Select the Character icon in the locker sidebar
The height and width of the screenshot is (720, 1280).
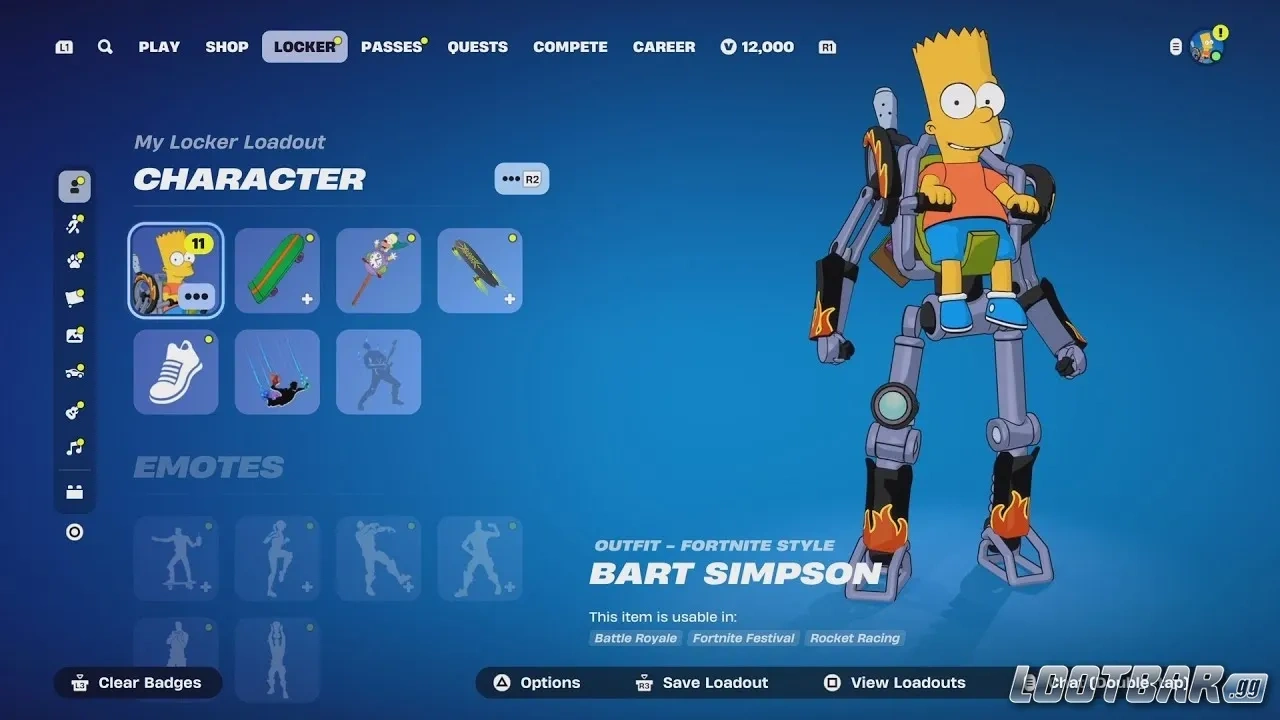tap(75, 185)
